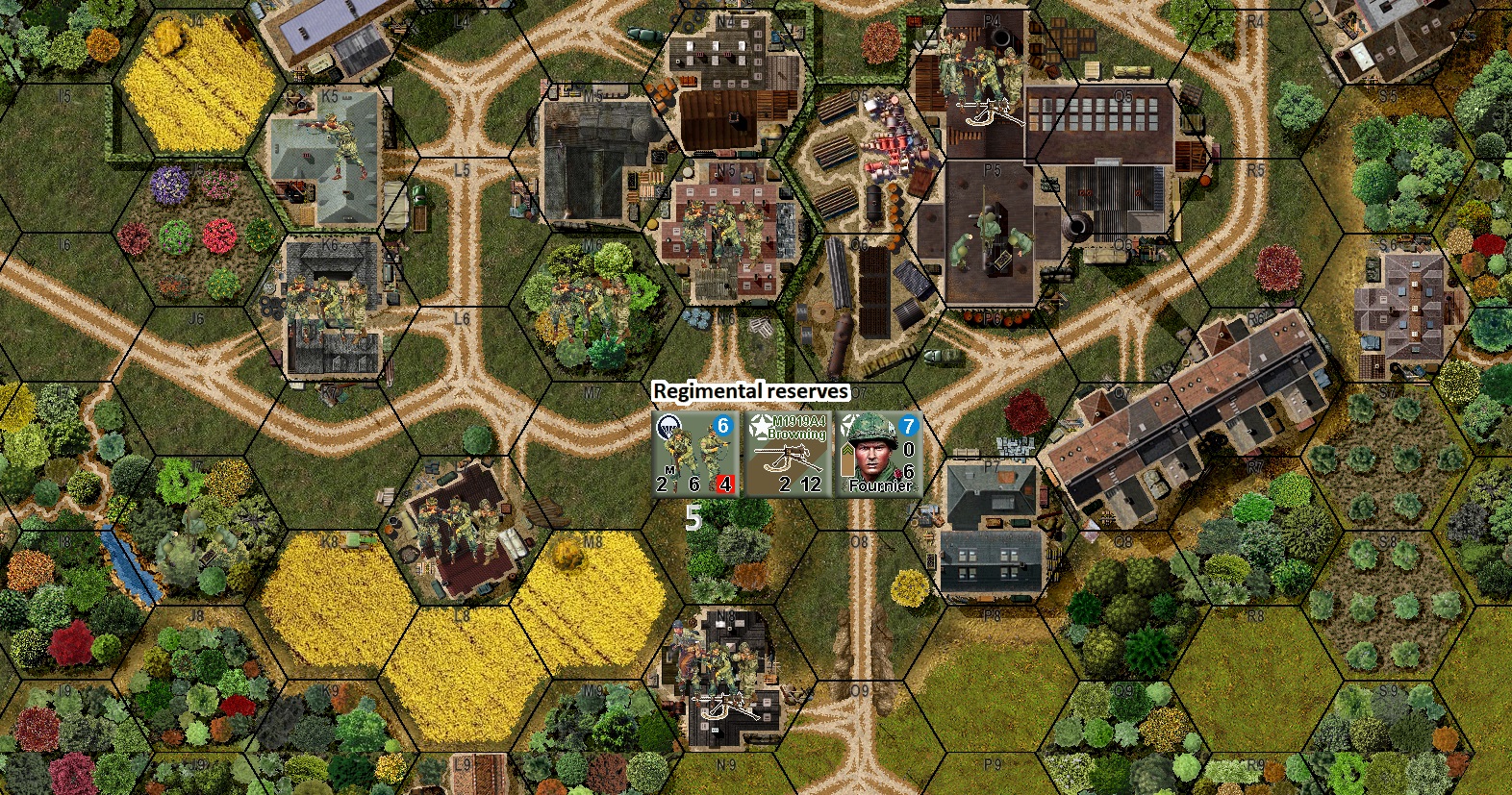Click the white machine gun silhouette in hex N8
The height and width of the screenshot is (795, 1512).
[x=721, y=707]
